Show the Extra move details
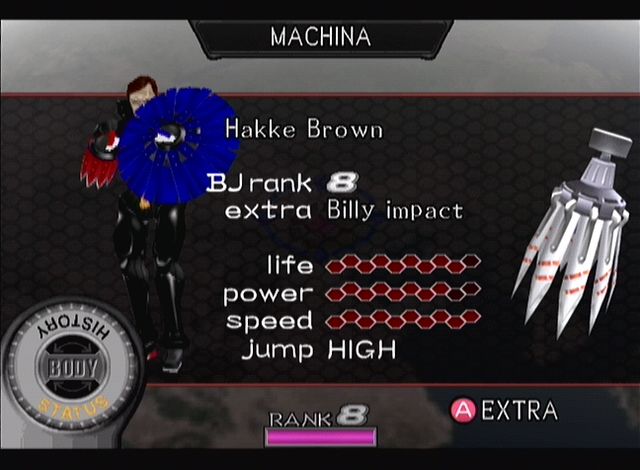Image resolution: width=640 pixels, height=470 pixels. coord(504,410)
